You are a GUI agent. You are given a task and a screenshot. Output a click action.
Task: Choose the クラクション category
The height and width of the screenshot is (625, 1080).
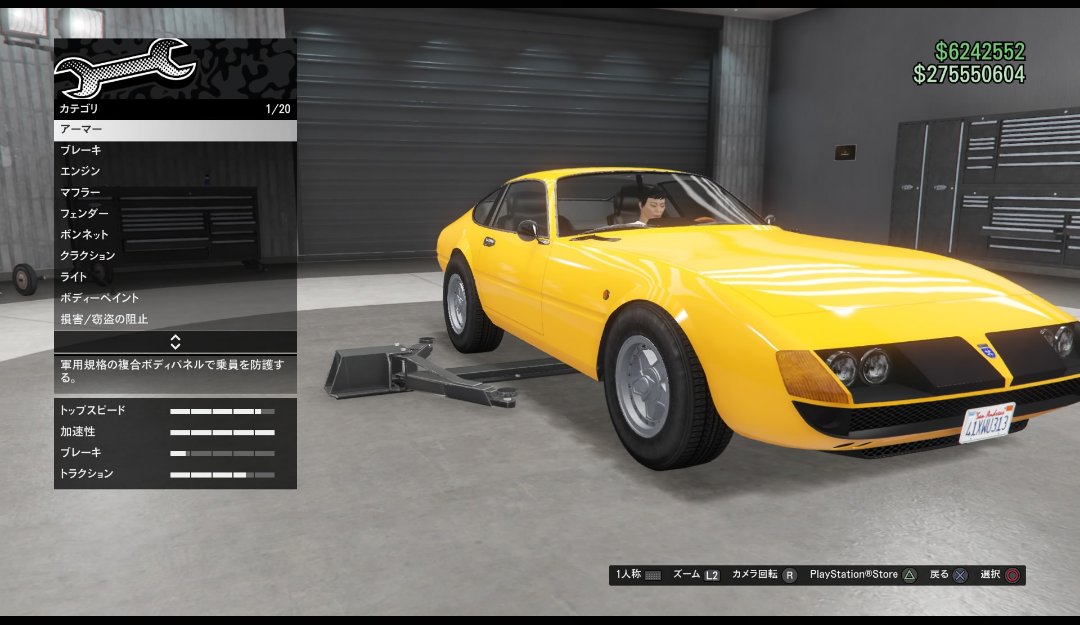[x=175, y=255]
